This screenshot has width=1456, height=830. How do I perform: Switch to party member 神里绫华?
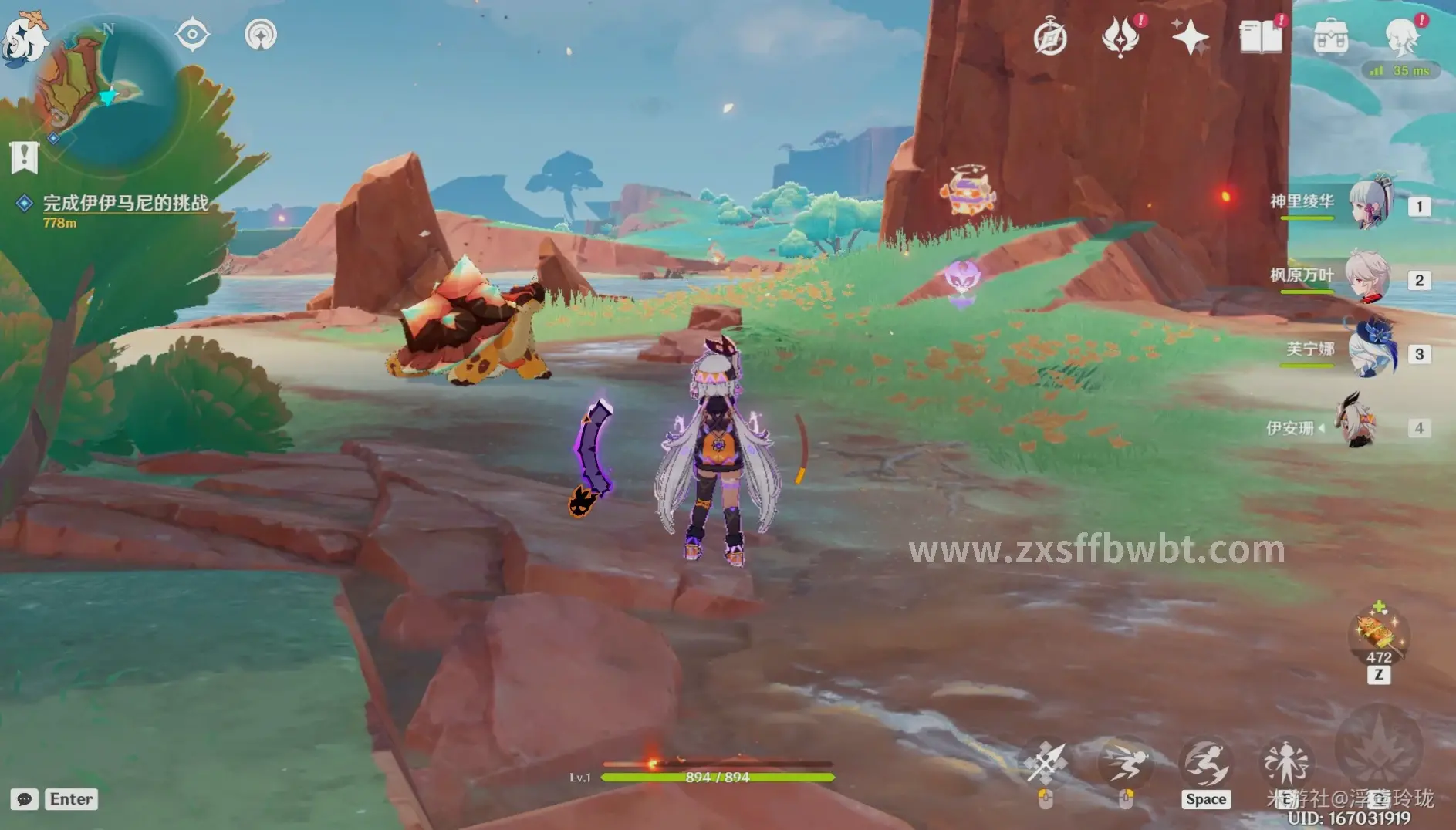pyautogui.click(x=1370, y=203)
